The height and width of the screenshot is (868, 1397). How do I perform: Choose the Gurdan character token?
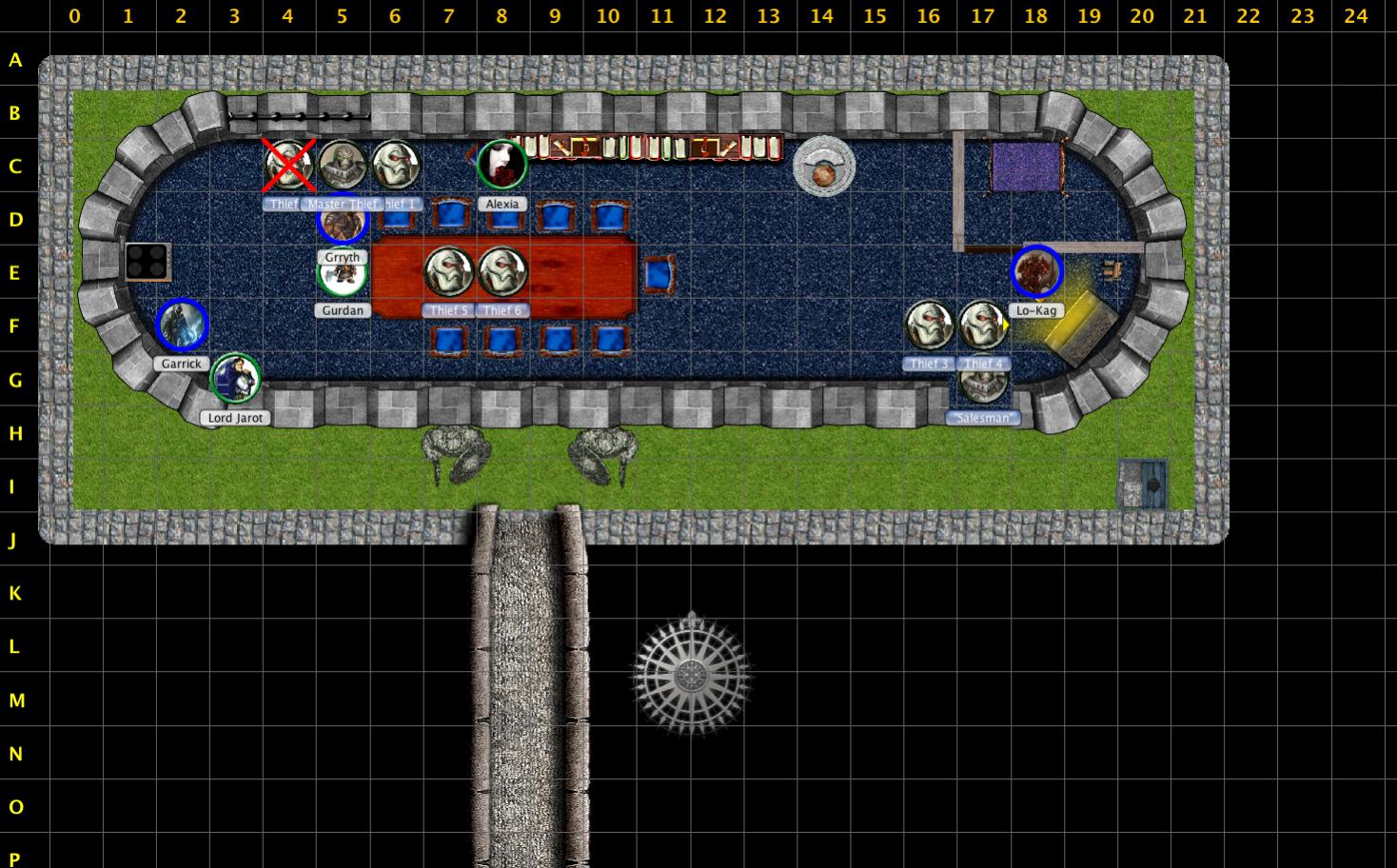pyautogui.click(x=342, y=276)
